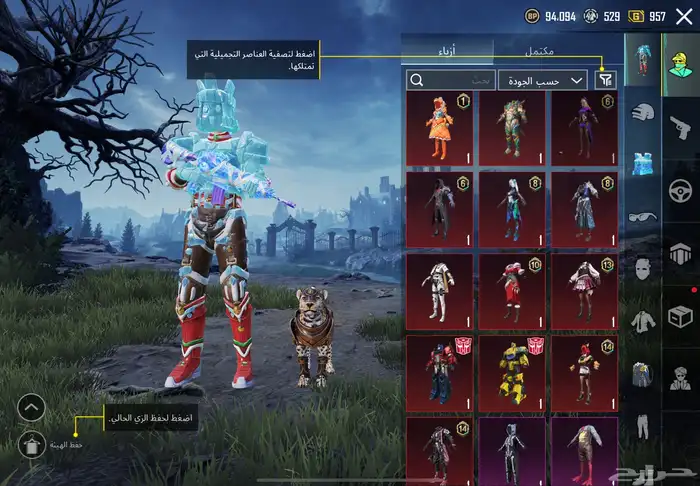700x486 pixels.
Task: Close the inventory screen with the X
Action: pyautogui.click(x=684, y=16)
